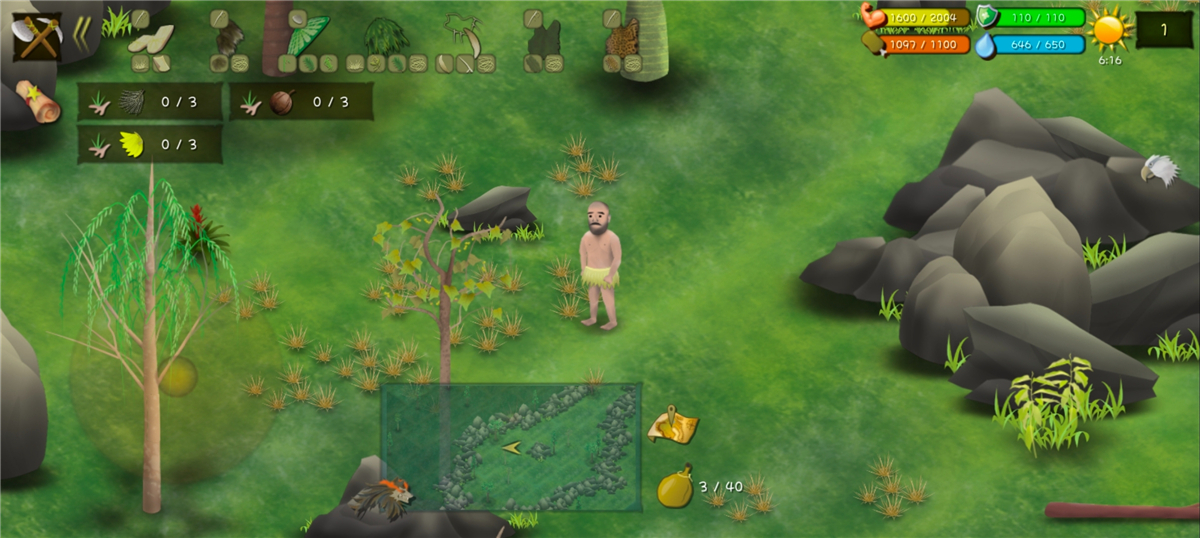The height and width of the screenshot is (538, 1200).
Task: Click the minimap overlay
Action: click(510, 447)
